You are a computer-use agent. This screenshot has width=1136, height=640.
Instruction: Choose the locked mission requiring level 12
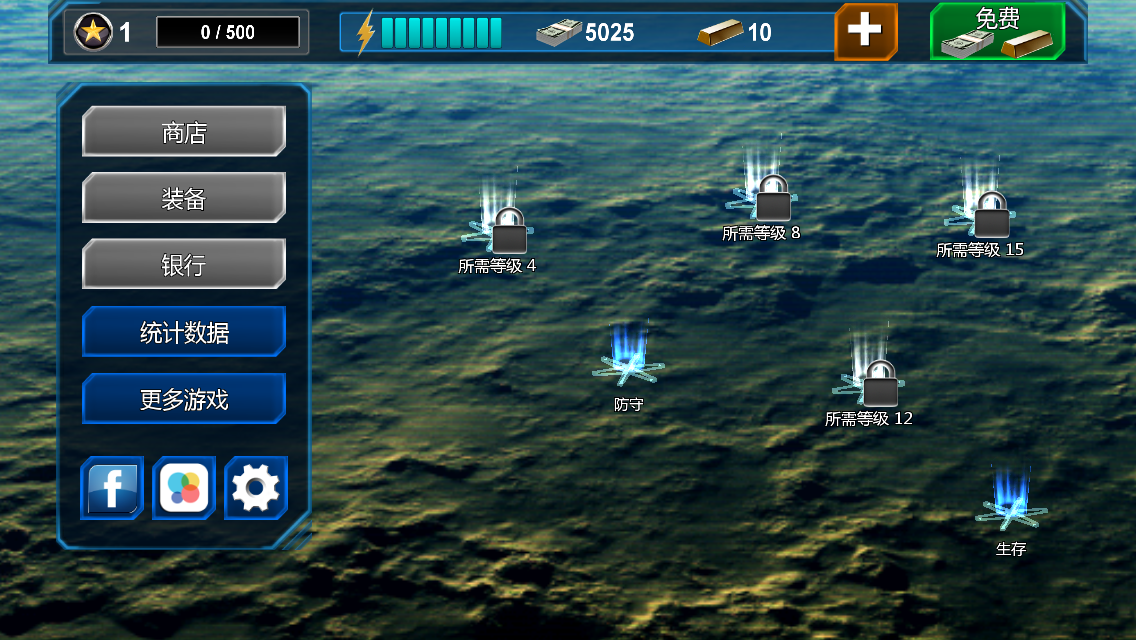tap(879, 383)
